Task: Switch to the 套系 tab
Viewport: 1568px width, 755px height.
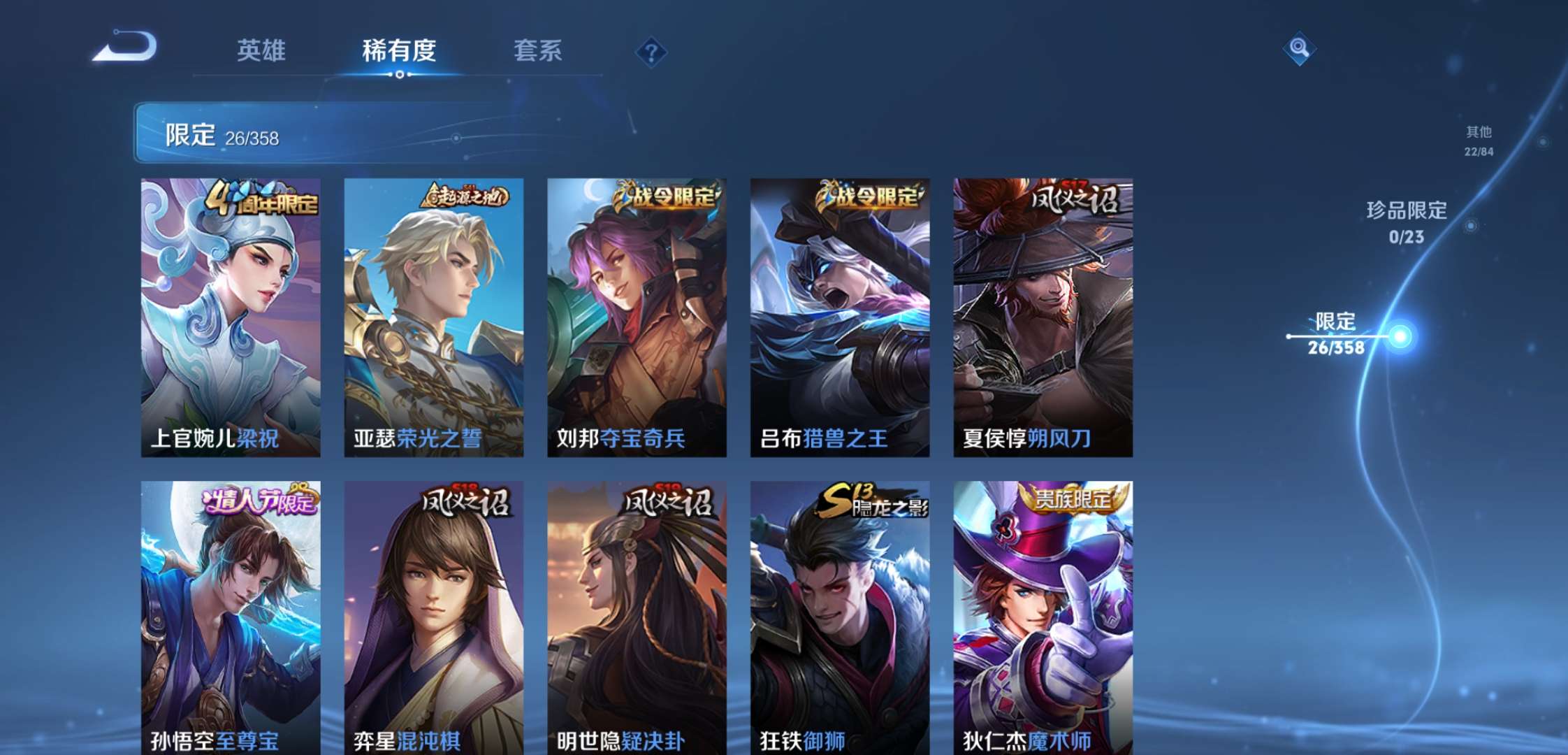Action: click(539, 51)
